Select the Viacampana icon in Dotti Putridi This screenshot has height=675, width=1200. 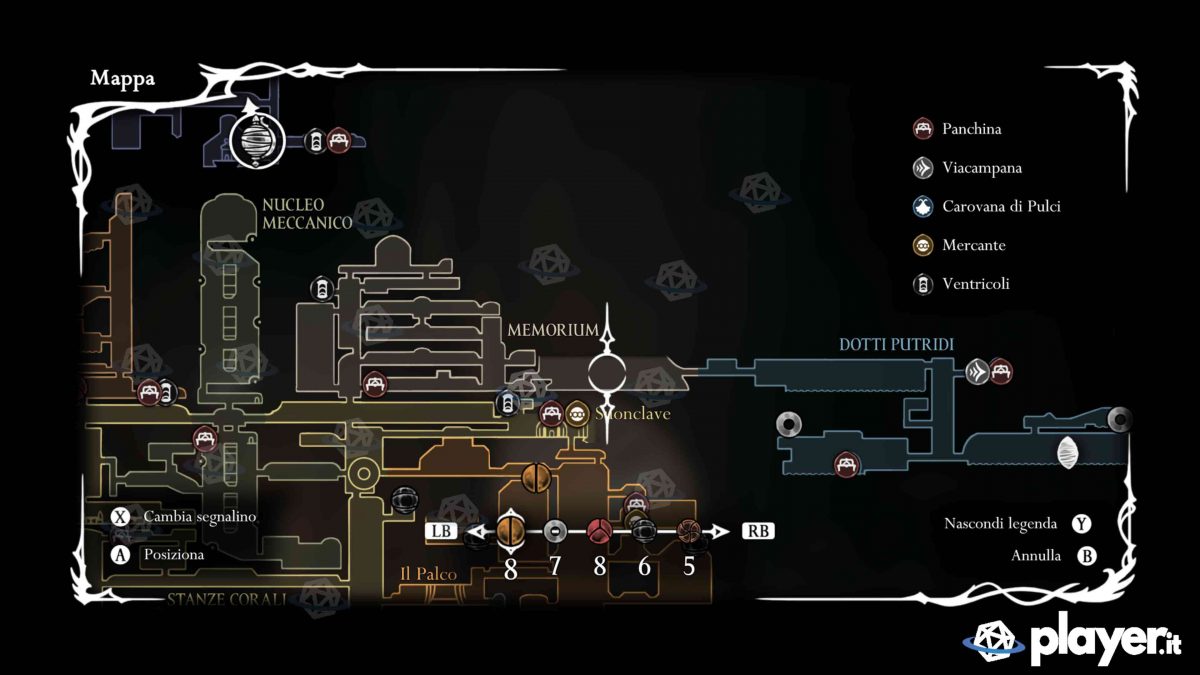(978, 372)
